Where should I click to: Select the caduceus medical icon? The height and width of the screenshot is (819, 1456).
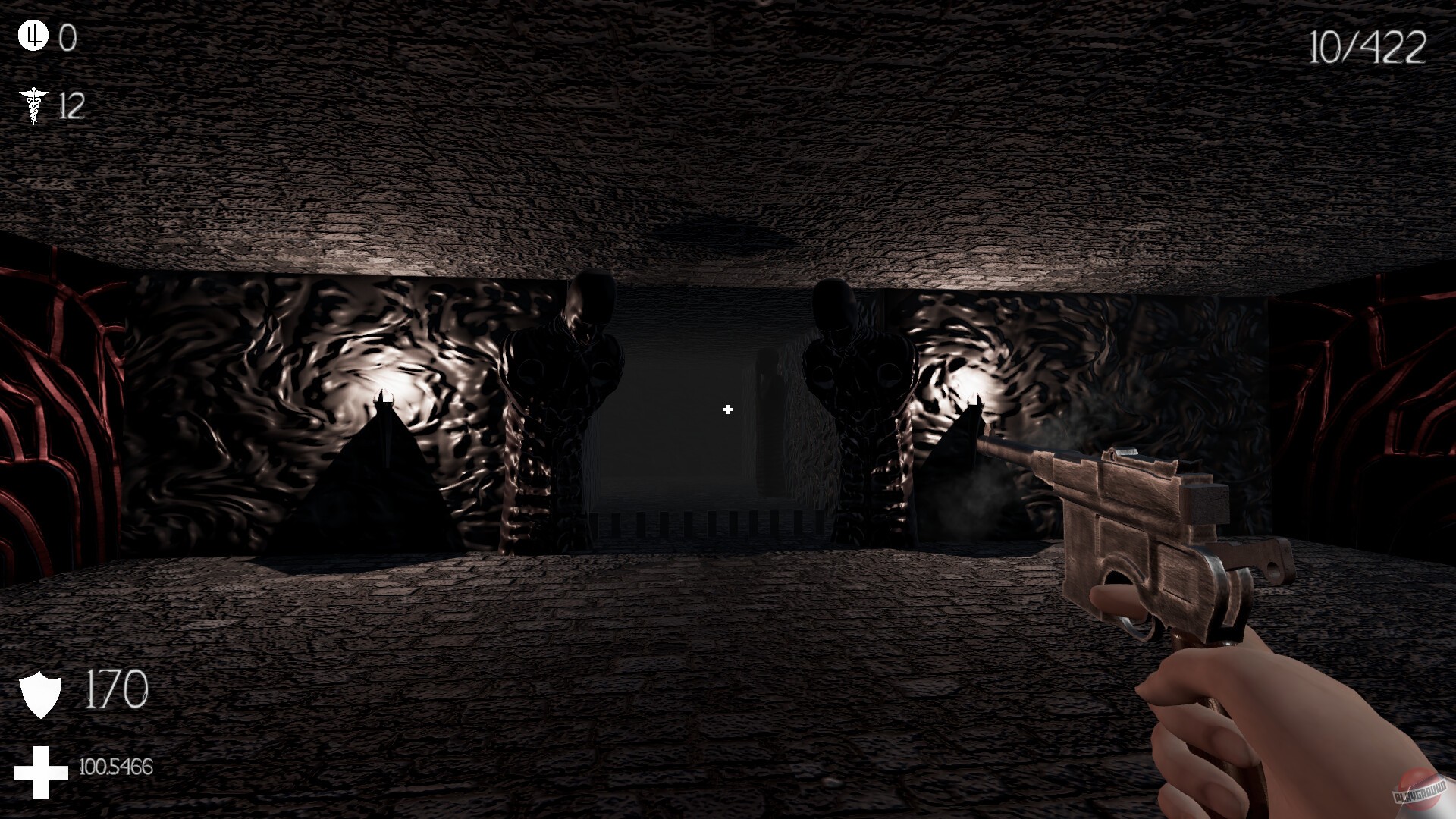tap(33, 106)
